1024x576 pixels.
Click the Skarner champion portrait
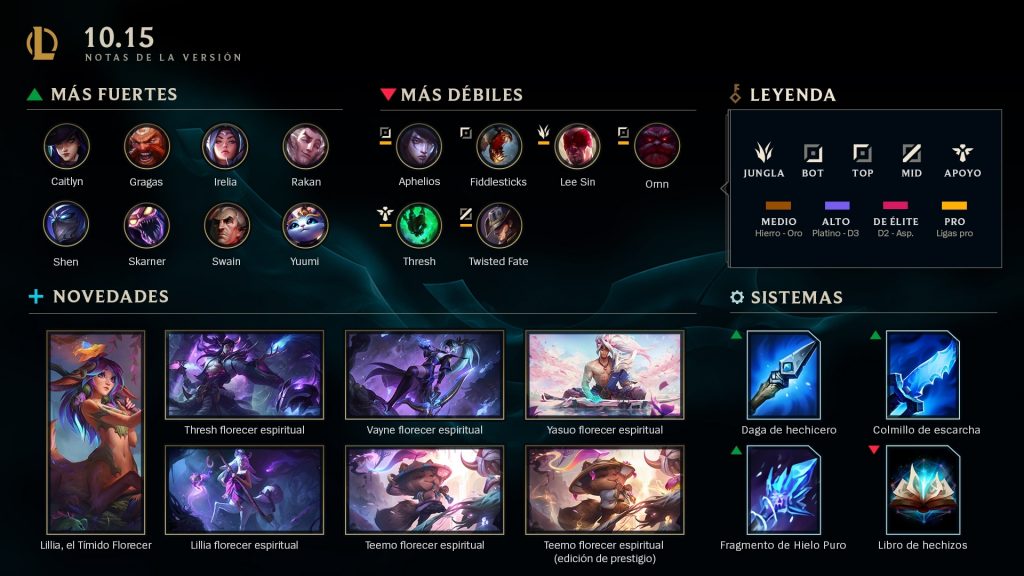147,226
